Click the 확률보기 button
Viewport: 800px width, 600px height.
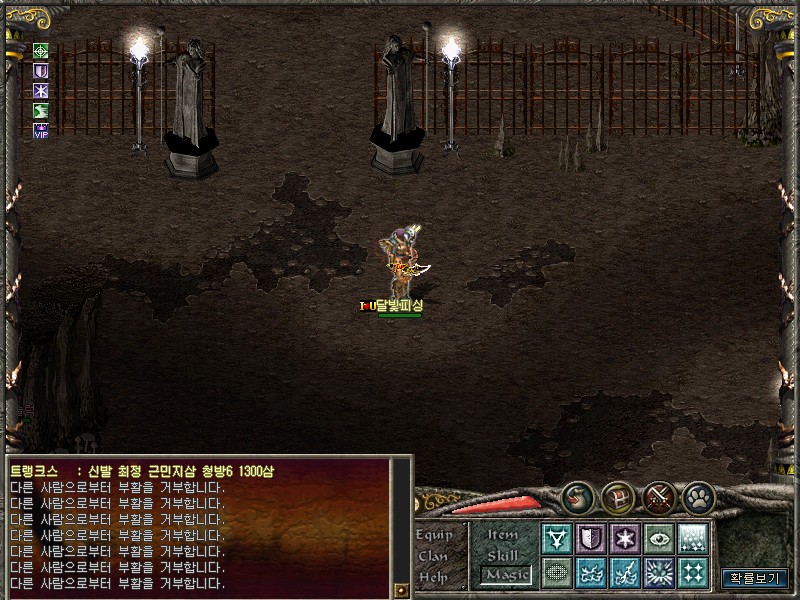coord(755,578)
